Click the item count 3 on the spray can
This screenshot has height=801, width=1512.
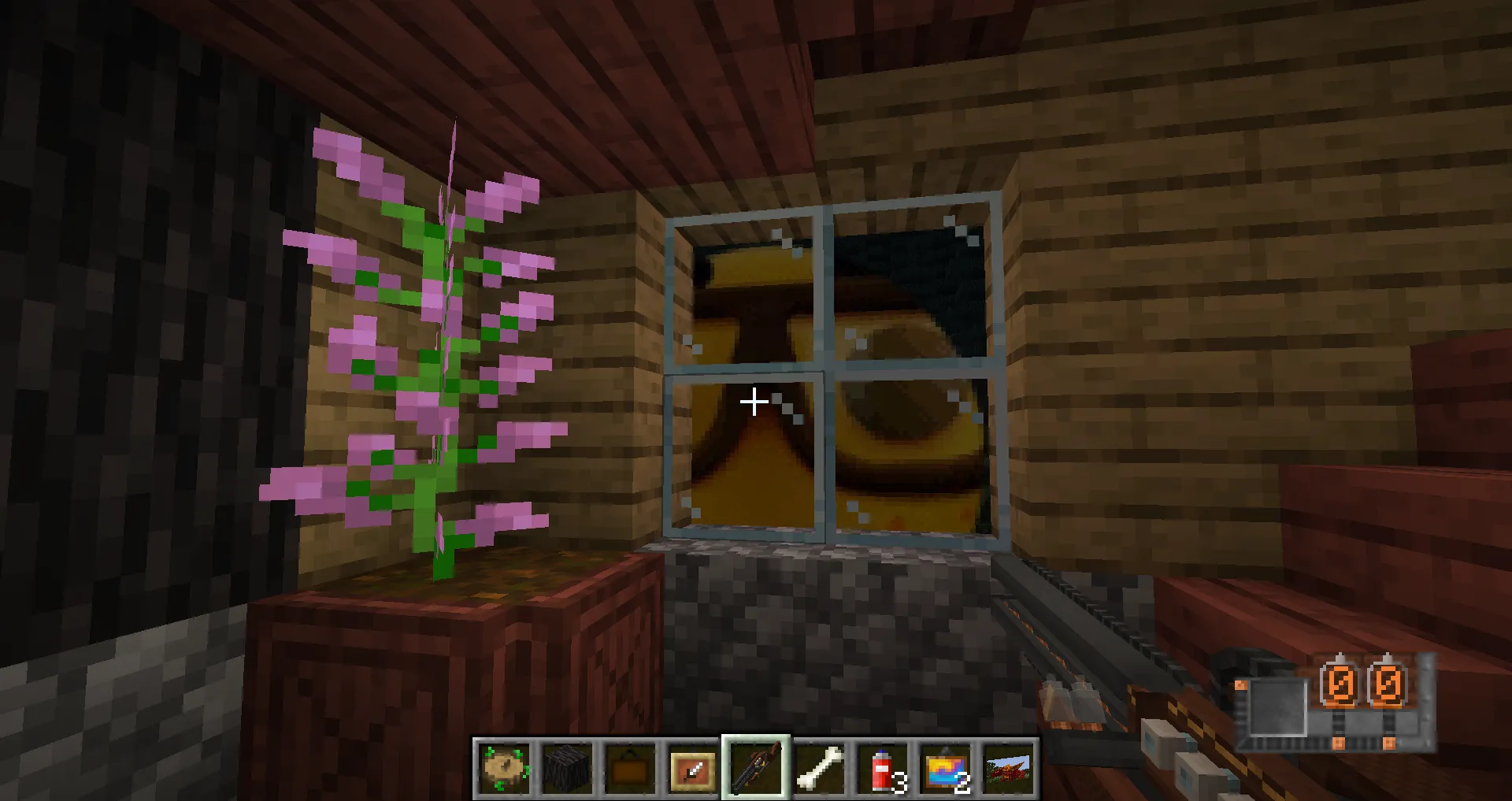point(900,784)
